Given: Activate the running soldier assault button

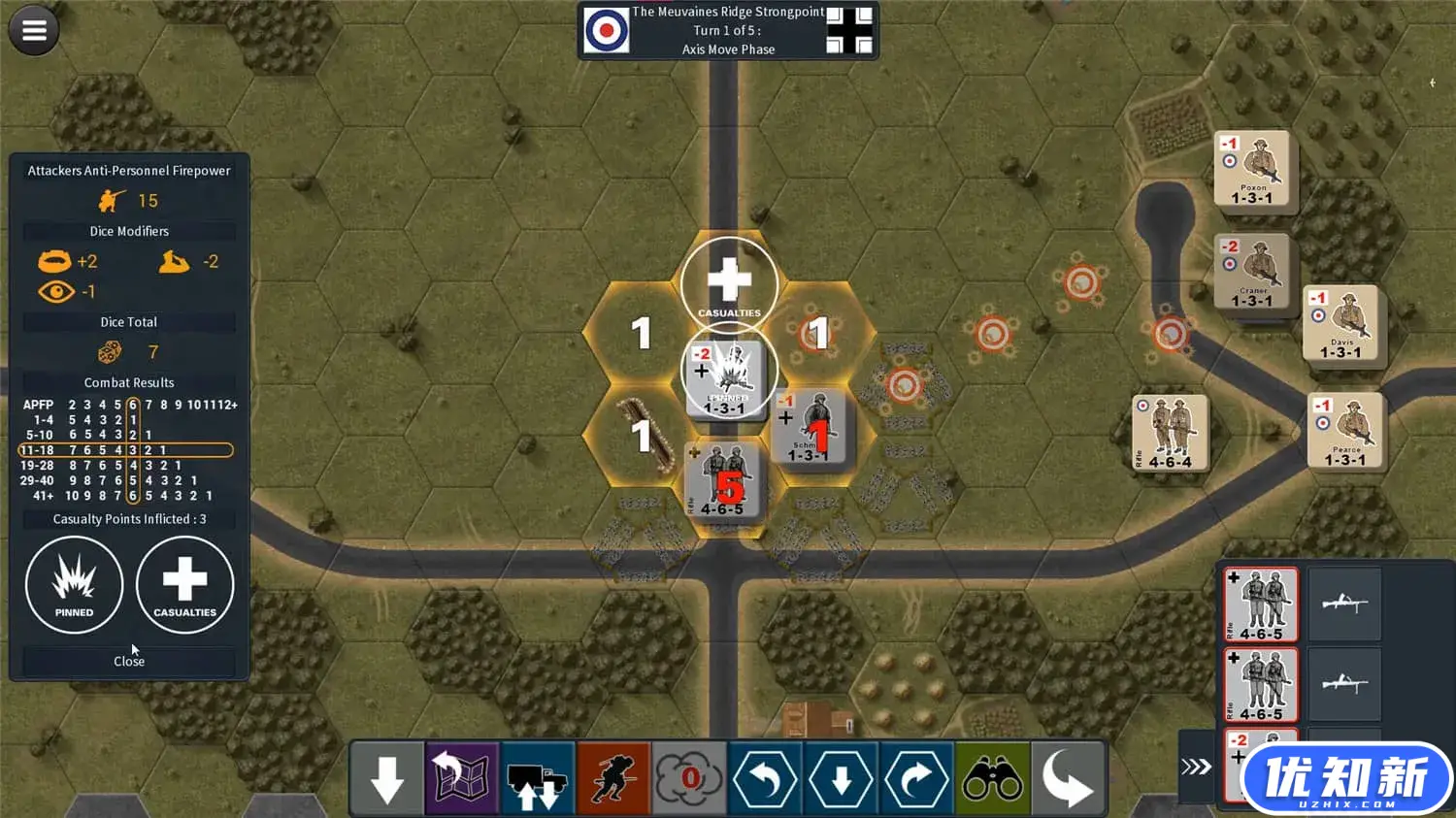Looking at the screenshot, I should tap(613, 778).
